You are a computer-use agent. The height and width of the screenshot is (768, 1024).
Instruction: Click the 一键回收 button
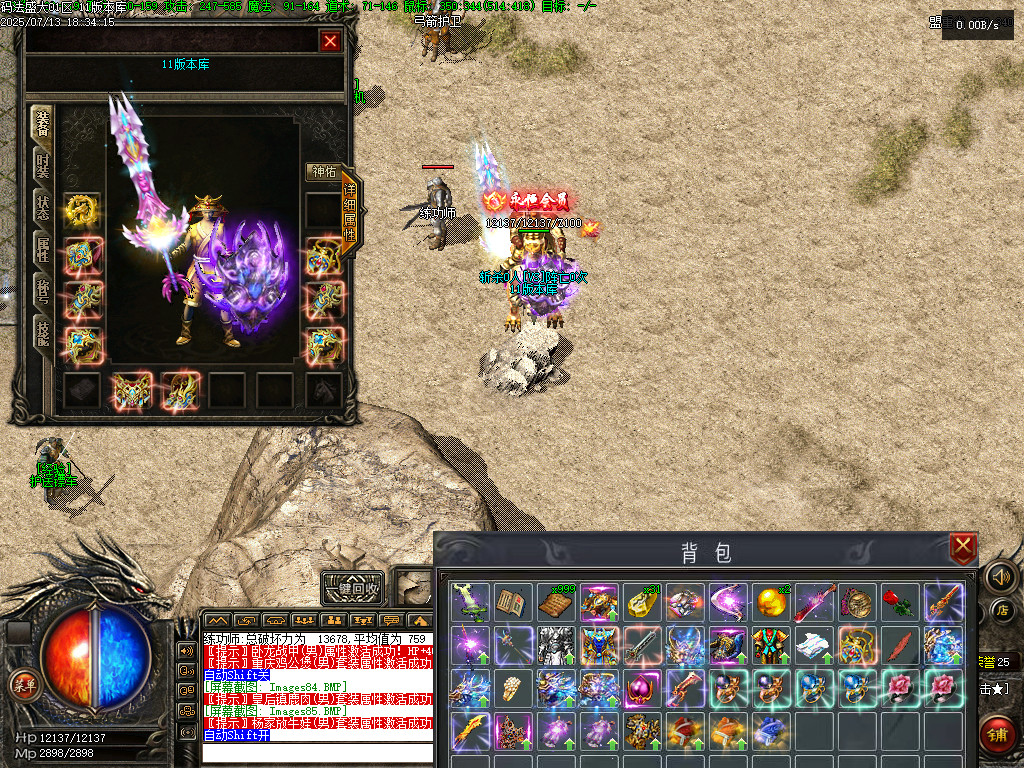pyautogui.click(x=352, y=588)
